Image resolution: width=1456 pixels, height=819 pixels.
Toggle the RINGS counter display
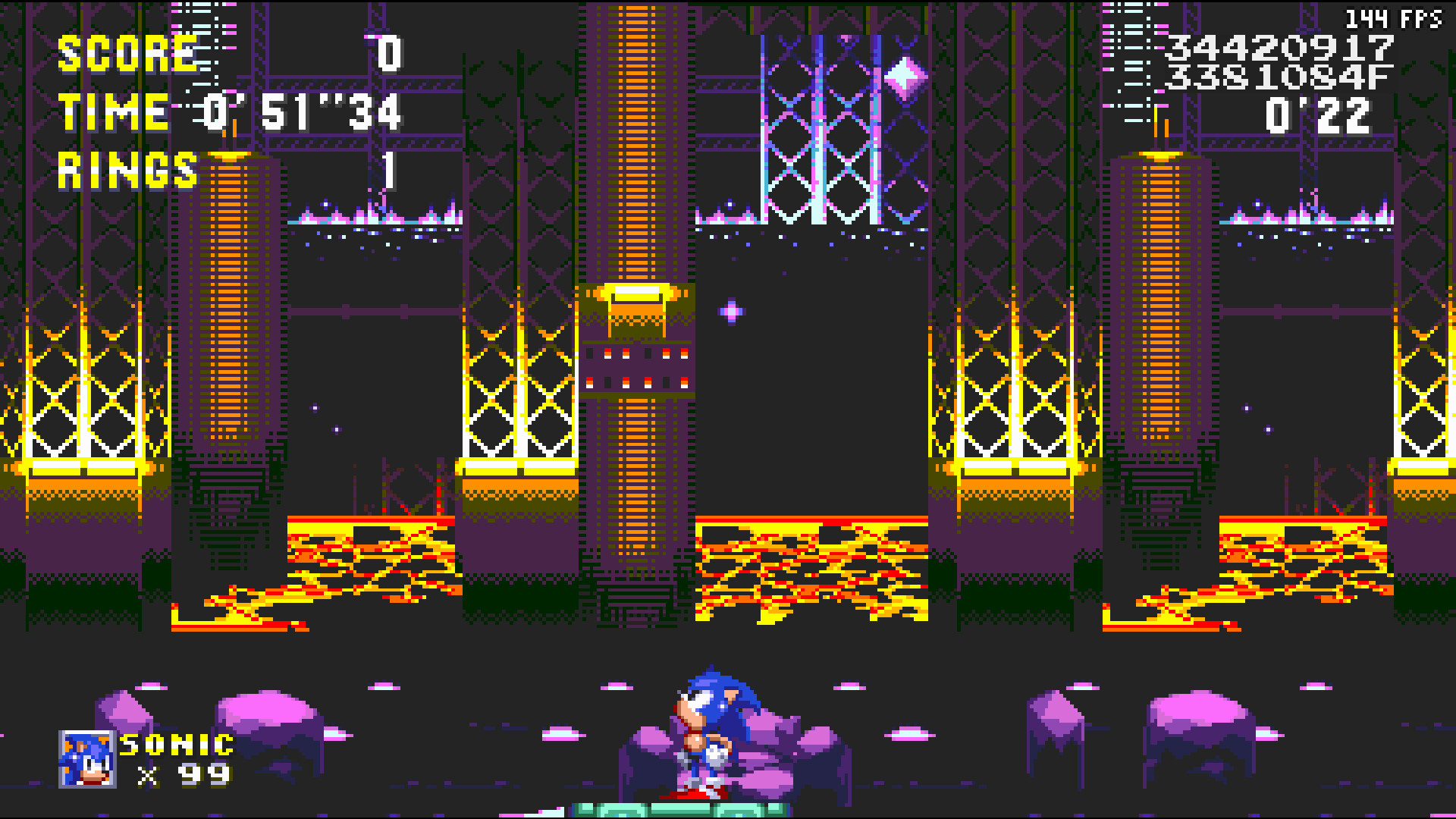(127, 171)
